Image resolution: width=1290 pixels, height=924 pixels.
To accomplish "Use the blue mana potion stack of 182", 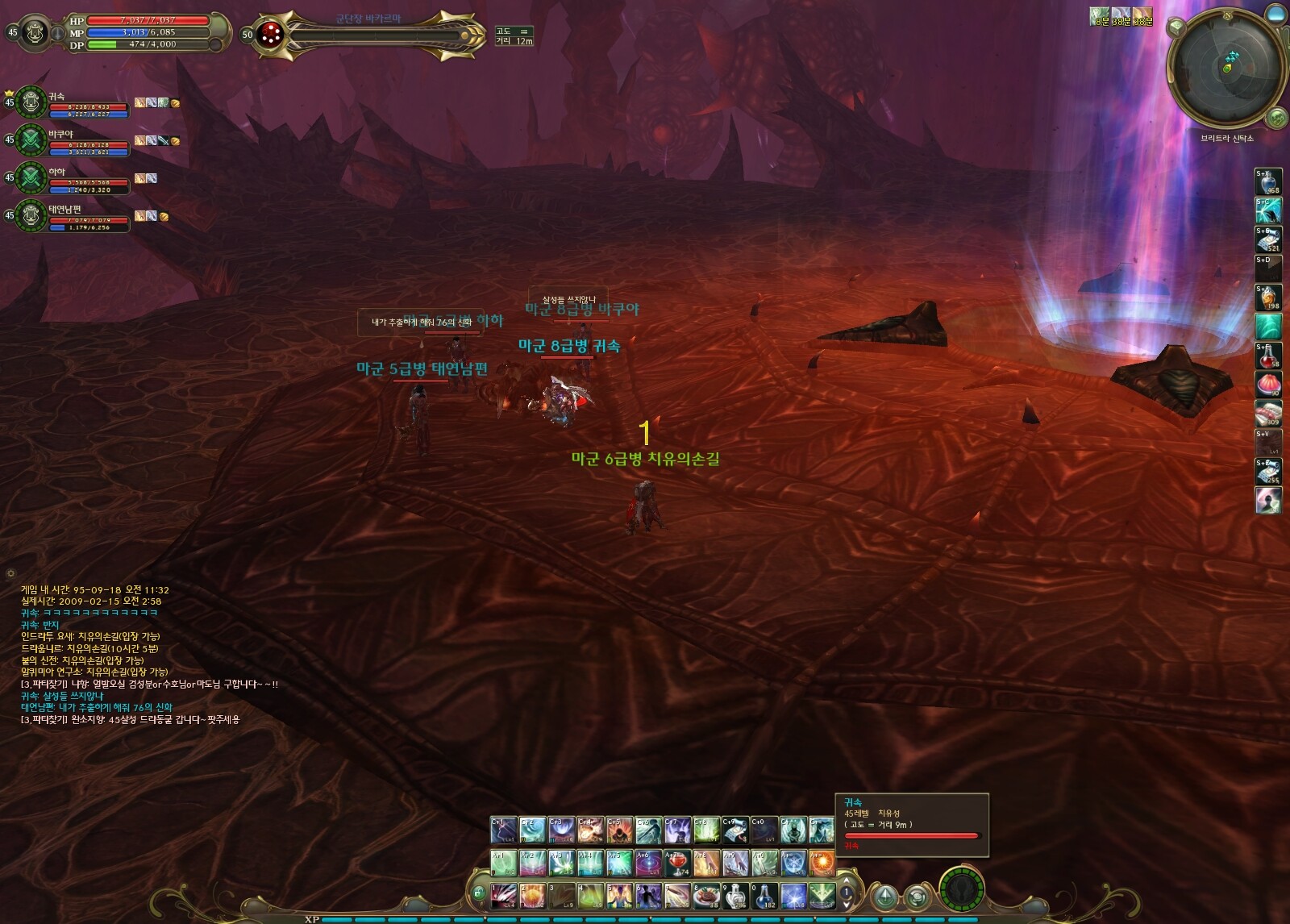I will pyautogui.click(x=765, y=896).
